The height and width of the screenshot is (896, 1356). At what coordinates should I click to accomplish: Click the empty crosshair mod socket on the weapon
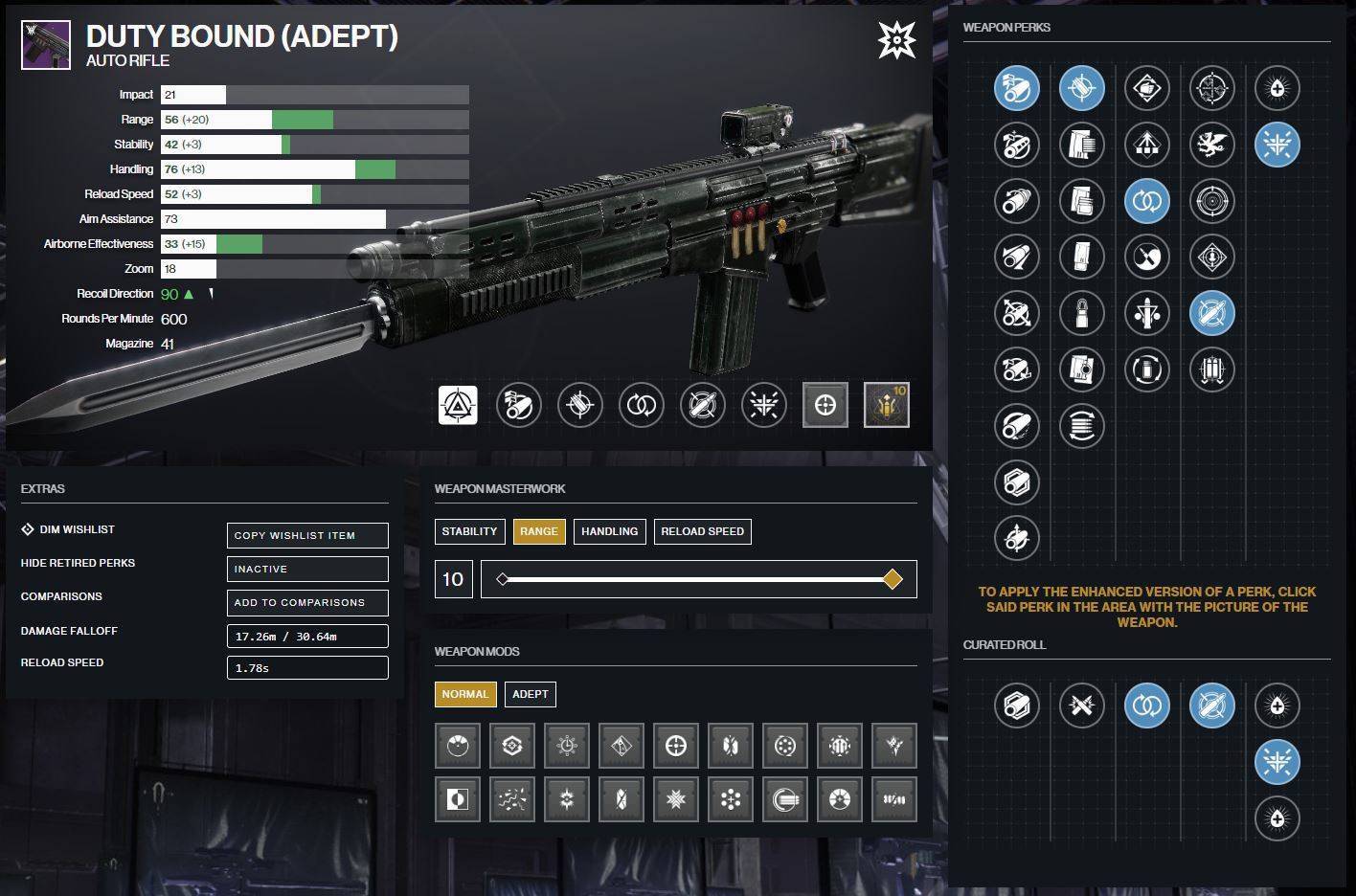[x=825, y=405]
